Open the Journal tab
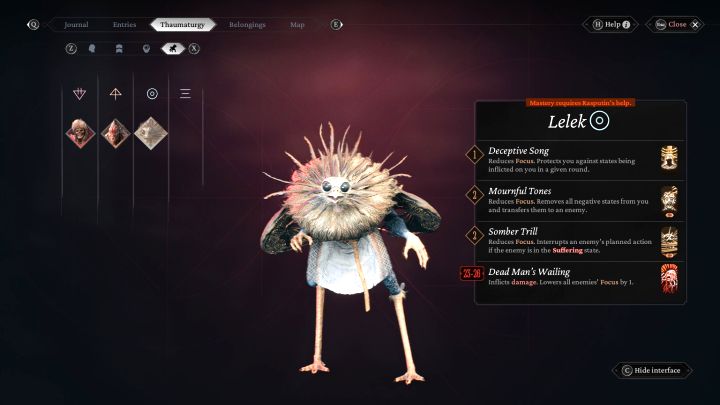Image resolution: width=720 pixels, height=405 pixels. pyautogui.click(x=76, y=24)
